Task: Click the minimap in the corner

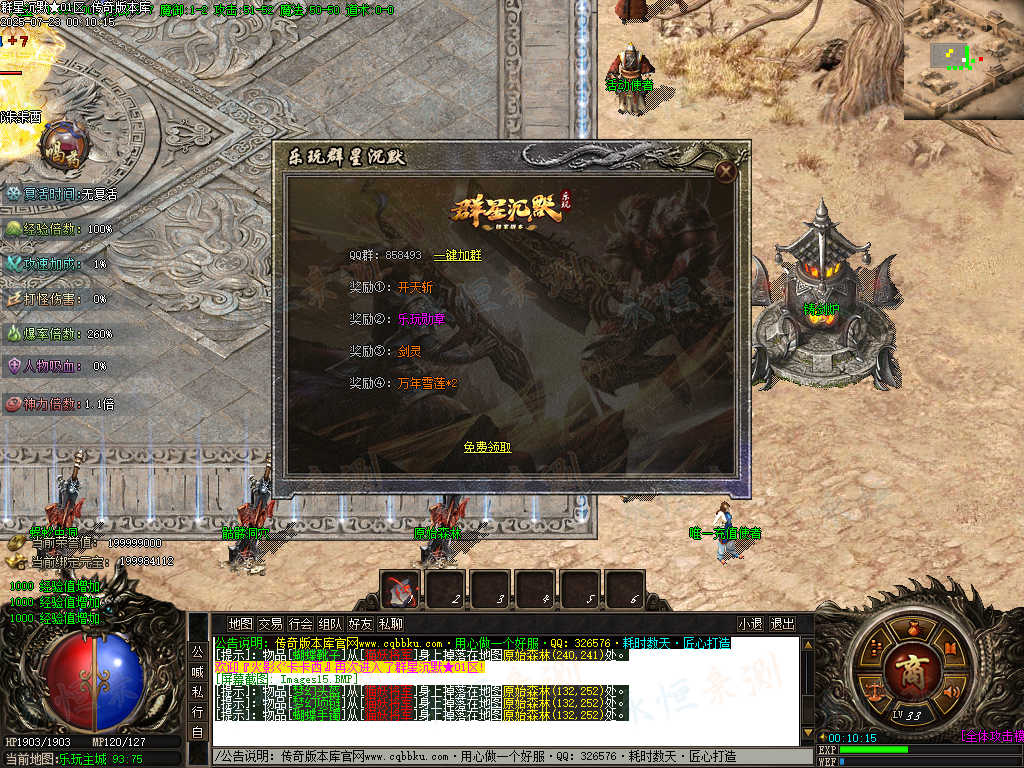Action: point(962,58)
